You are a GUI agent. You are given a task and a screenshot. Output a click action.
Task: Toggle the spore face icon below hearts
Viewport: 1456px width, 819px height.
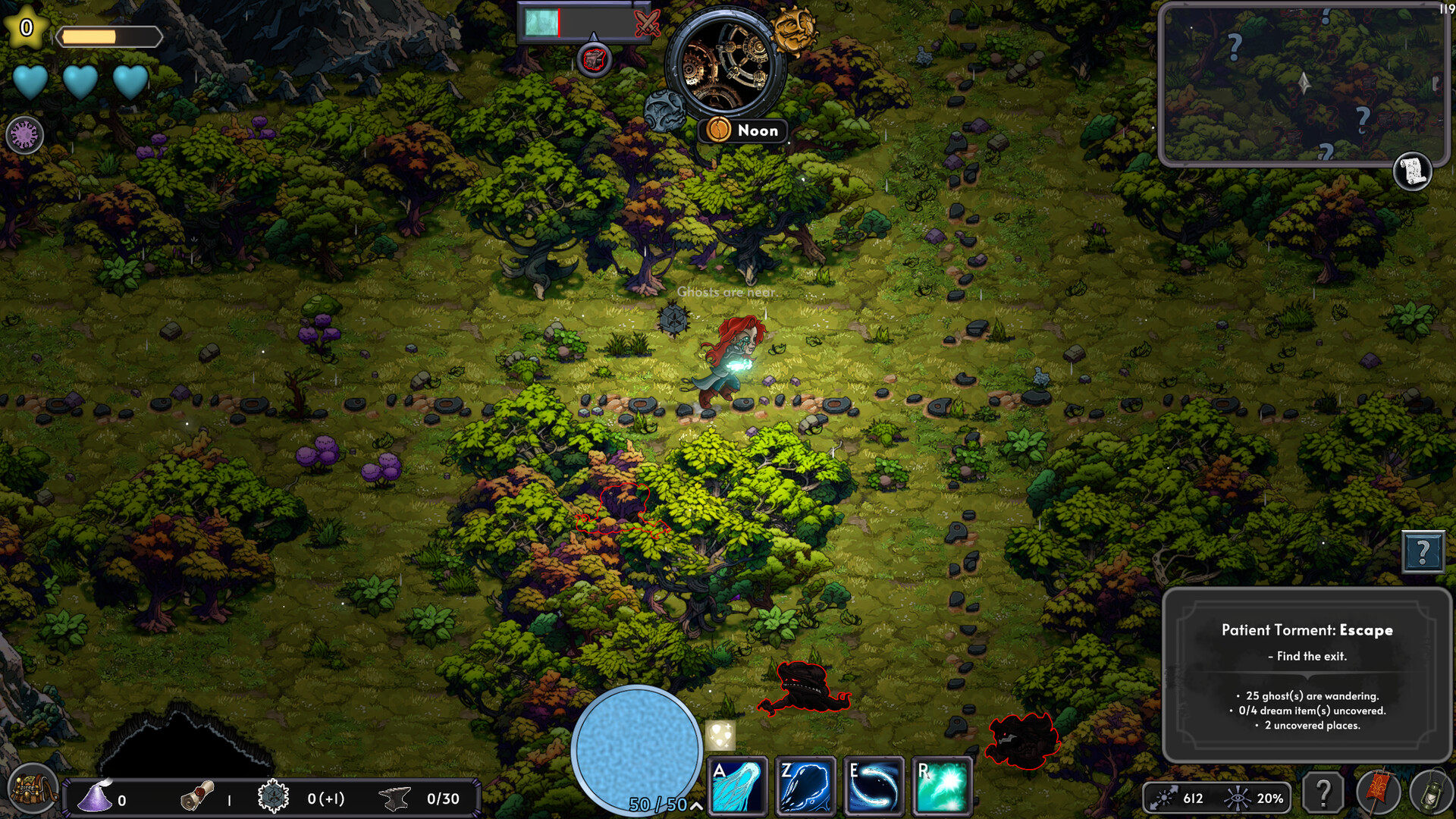[x=24, y=134]
